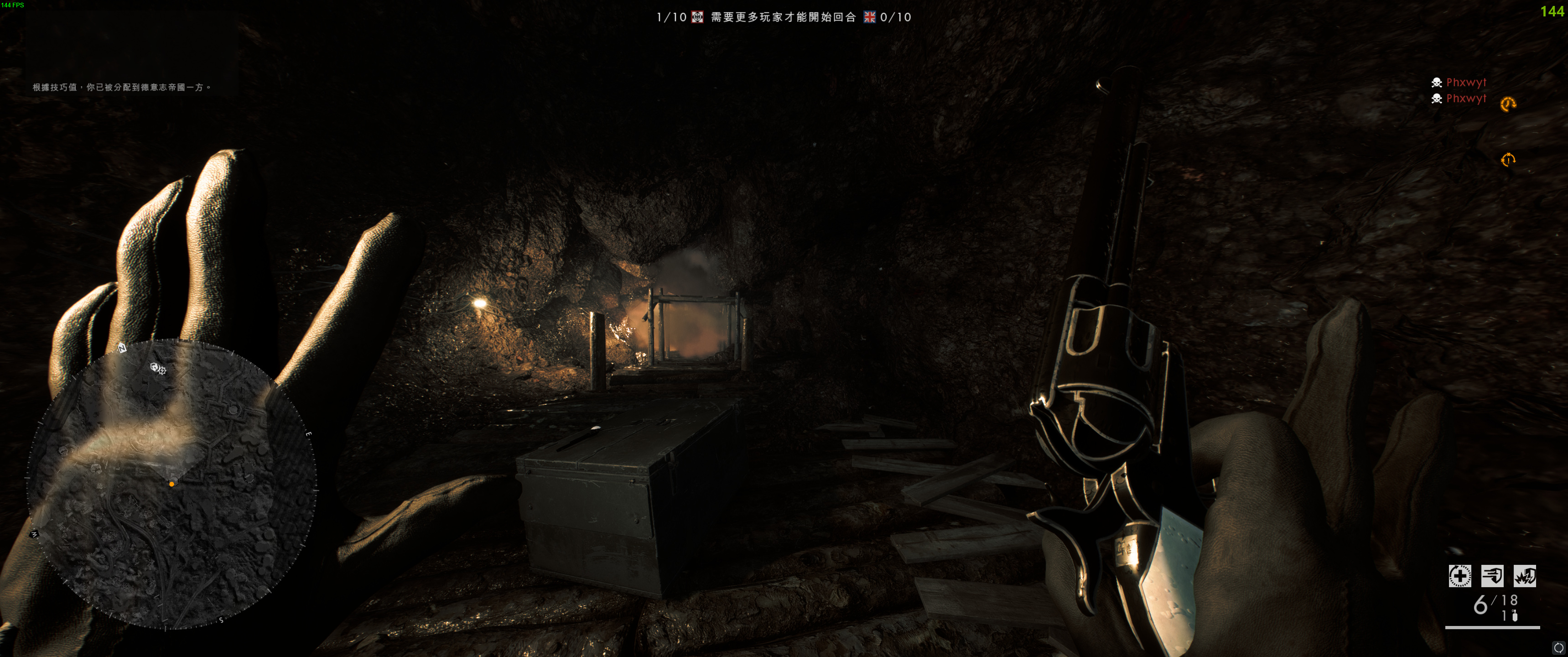The width and height of the screenshot is (1568, 657).
Task: Click the orange clock latency warning icon
Action: point(1508,104)
